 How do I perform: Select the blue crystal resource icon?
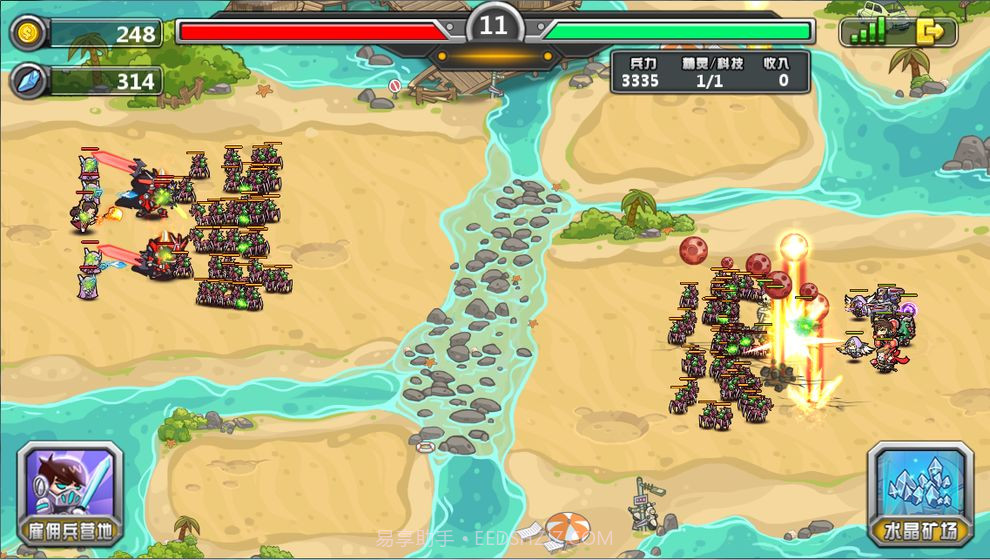click(x=27, y=81)
